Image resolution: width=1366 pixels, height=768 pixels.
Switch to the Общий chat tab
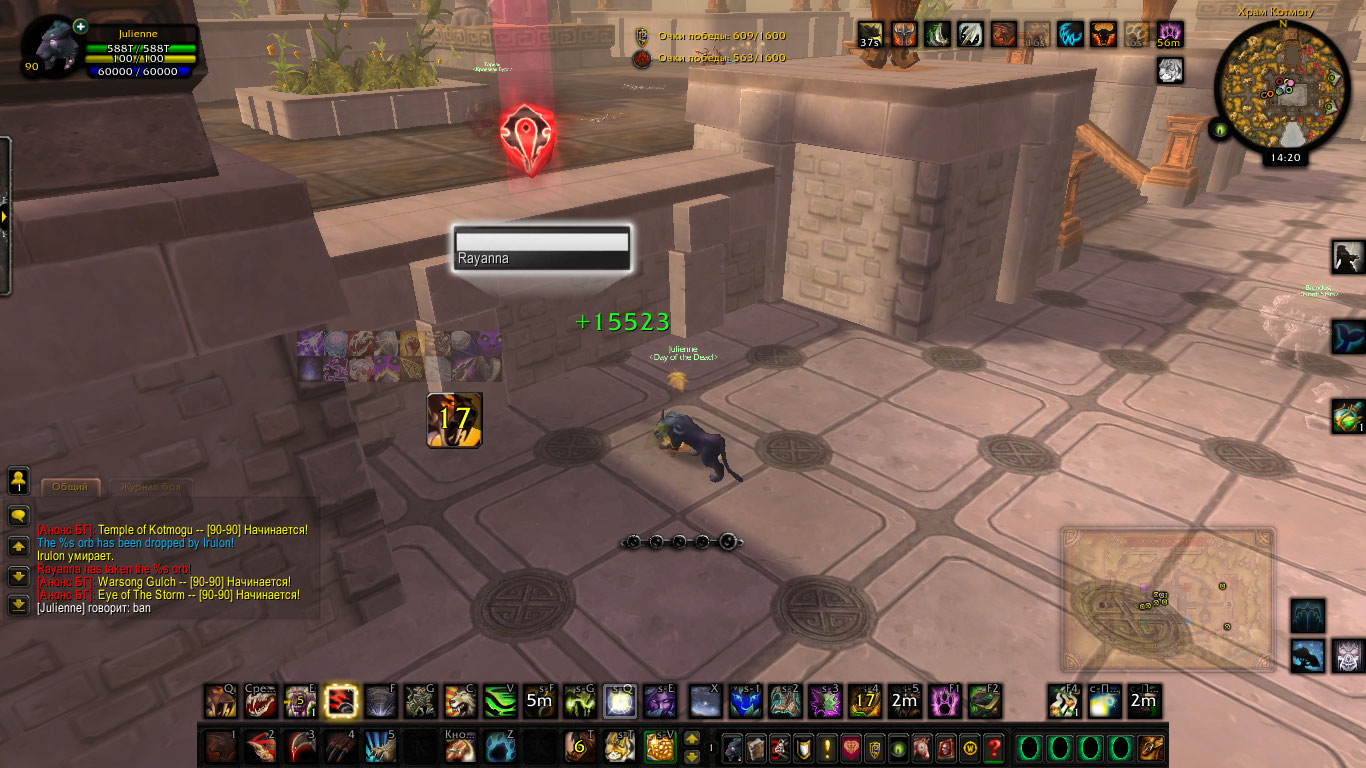[x=71, y=487]
